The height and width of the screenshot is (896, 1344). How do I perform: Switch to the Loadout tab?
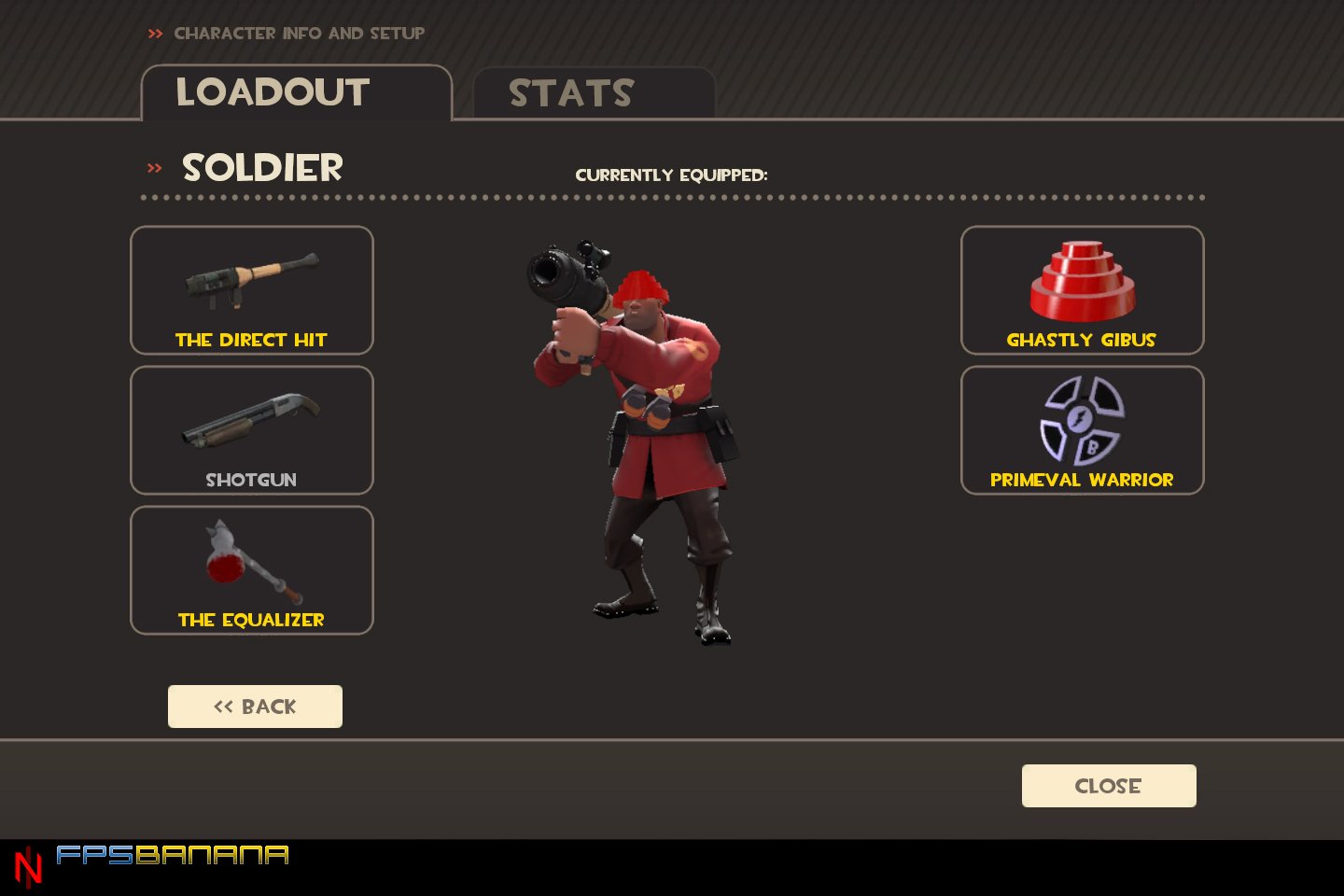[273, 92]
